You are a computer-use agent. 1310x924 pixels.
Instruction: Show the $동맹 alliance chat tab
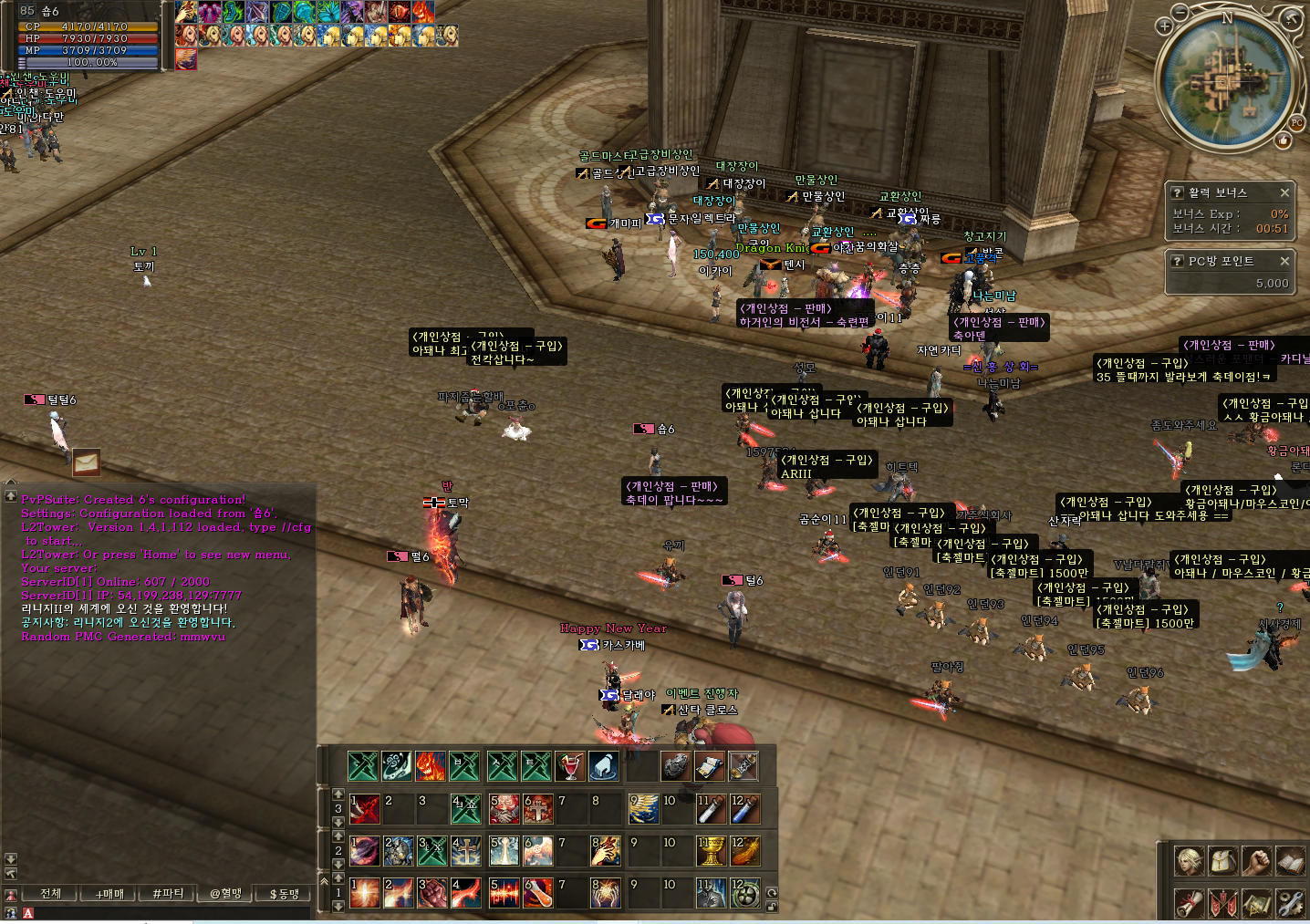click(284, 894)
